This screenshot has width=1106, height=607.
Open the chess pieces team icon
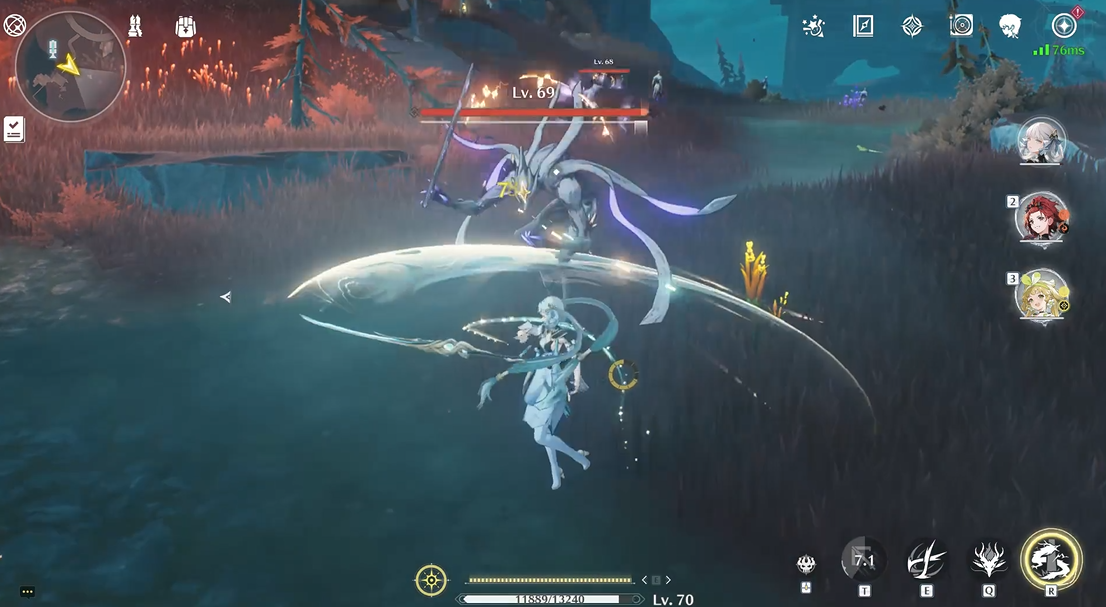(135, 27)
